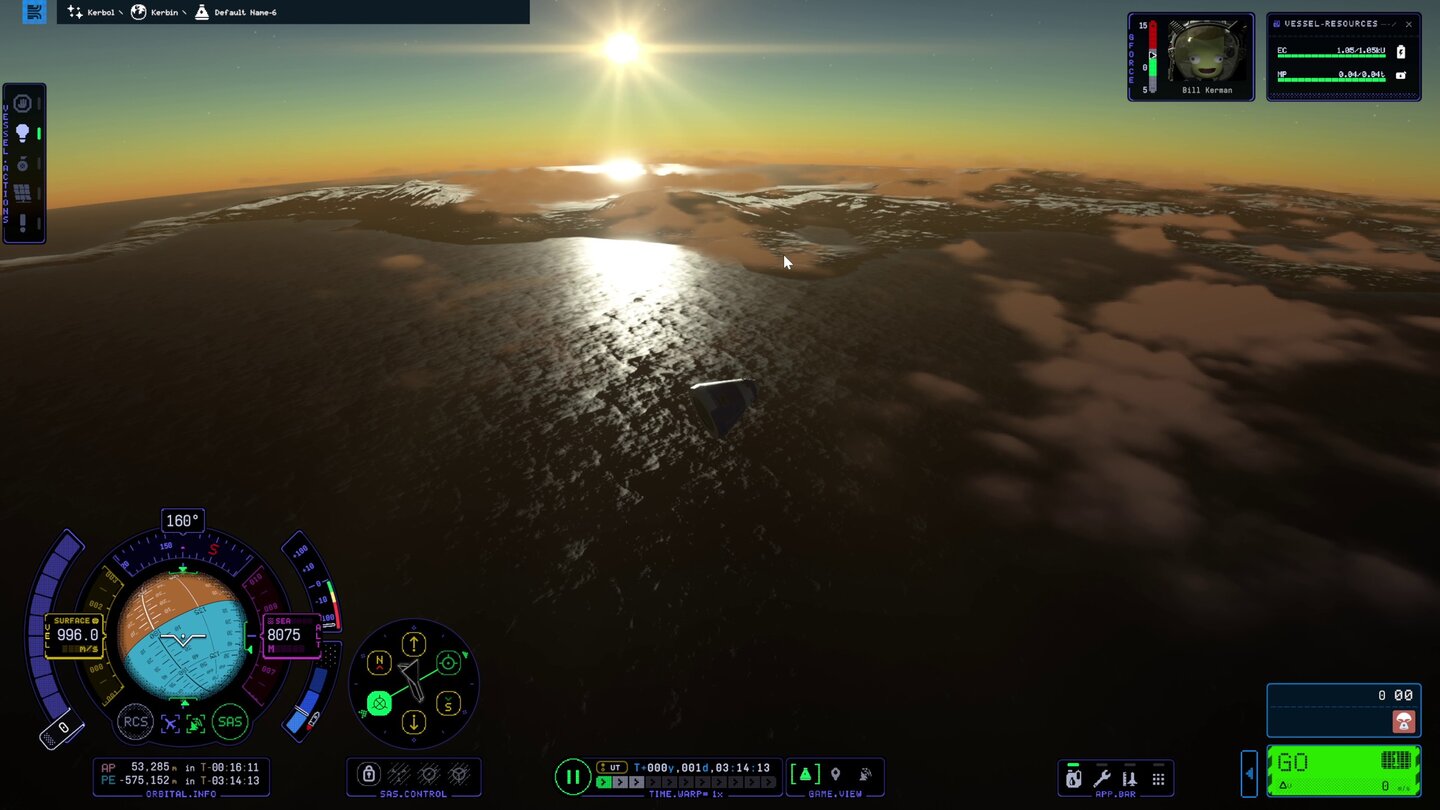The image size is (1440, 810).
Task: Pause the game with the pause button
Action: (573, 776)
